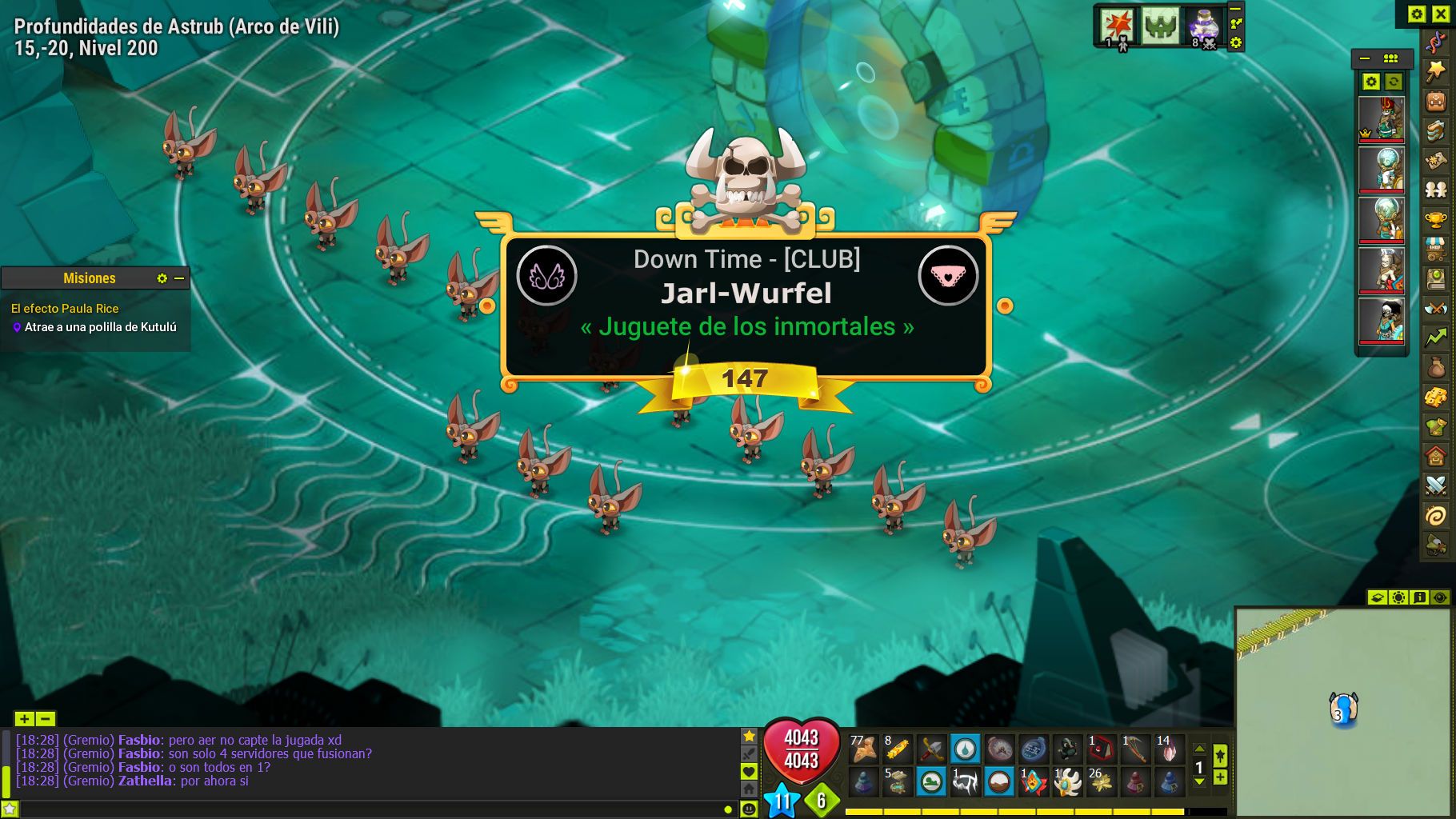Image resolution: width=1456 pixels, height=819 pixels.
Task: Open the Misiones panel settings gear
Action: pyautogui.click(x=162, y=278)
